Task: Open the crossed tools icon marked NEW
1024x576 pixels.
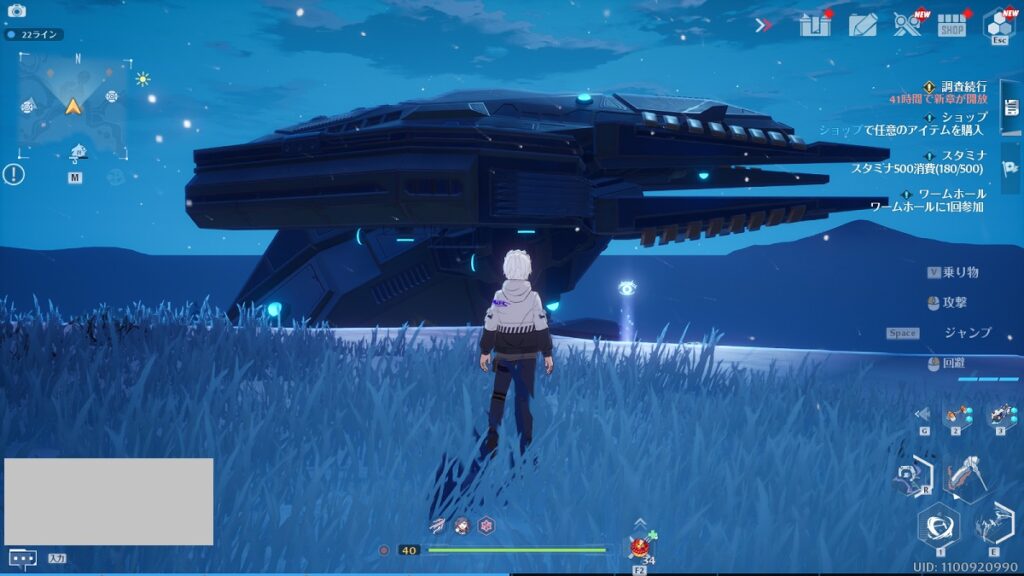Action: 907,25
